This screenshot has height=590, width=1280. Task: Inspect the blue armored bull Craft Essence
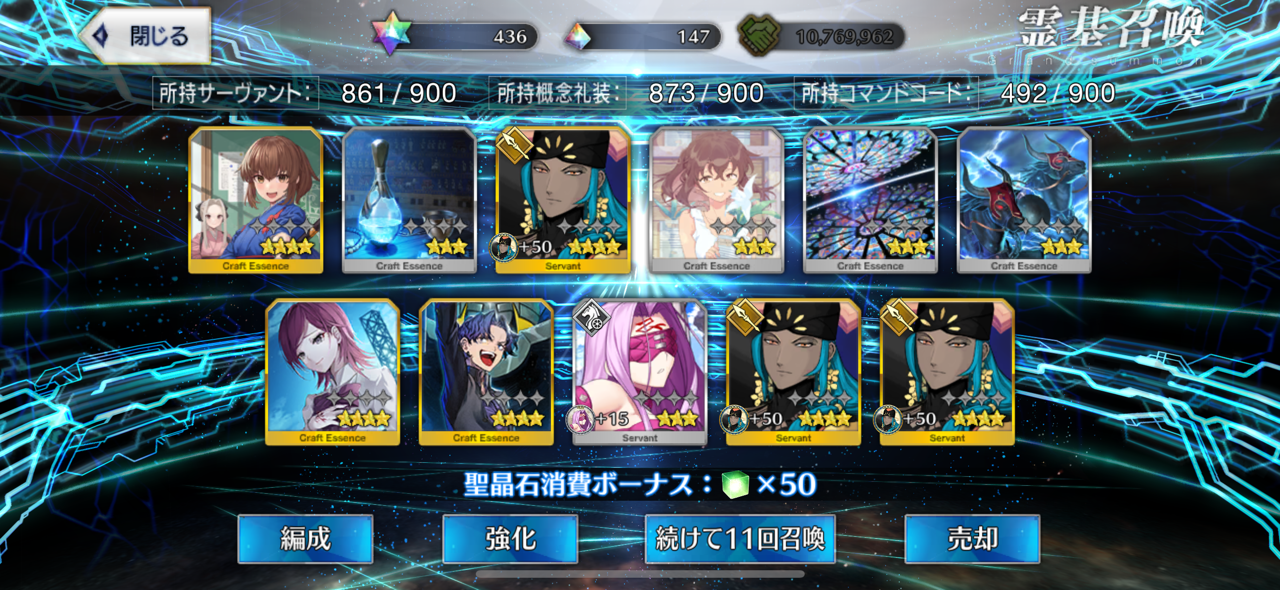point(1024,200)
